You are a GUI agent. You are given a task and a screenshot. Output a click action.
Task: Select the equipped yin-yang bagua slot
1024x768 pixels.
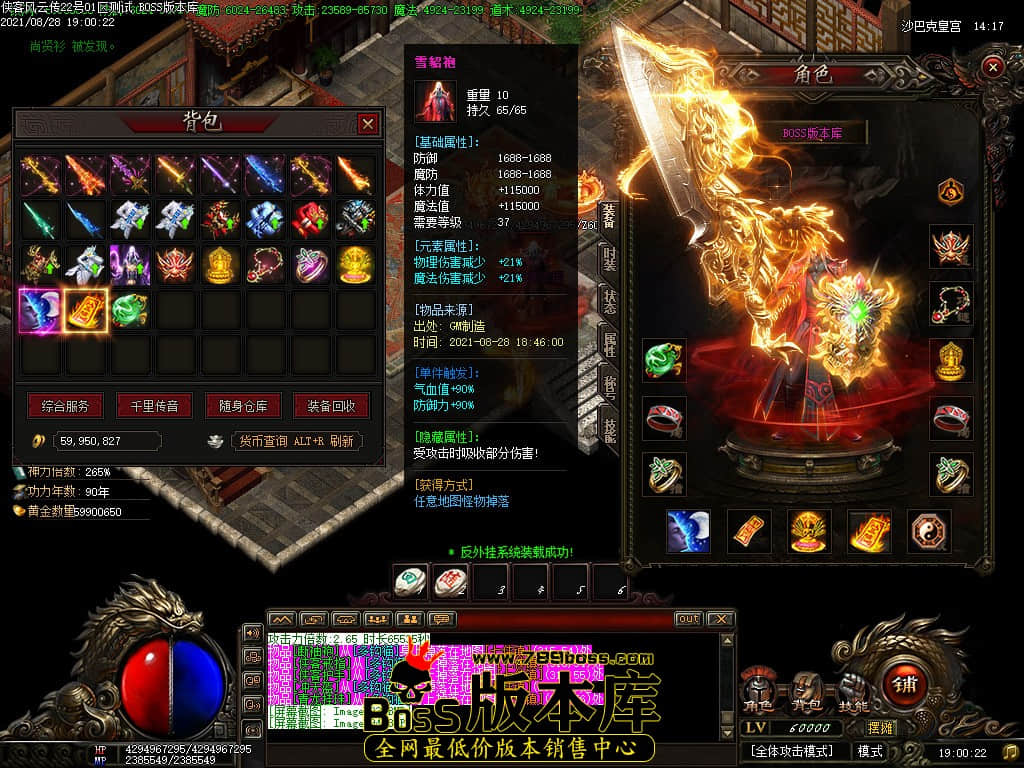[x=929, y=531]
